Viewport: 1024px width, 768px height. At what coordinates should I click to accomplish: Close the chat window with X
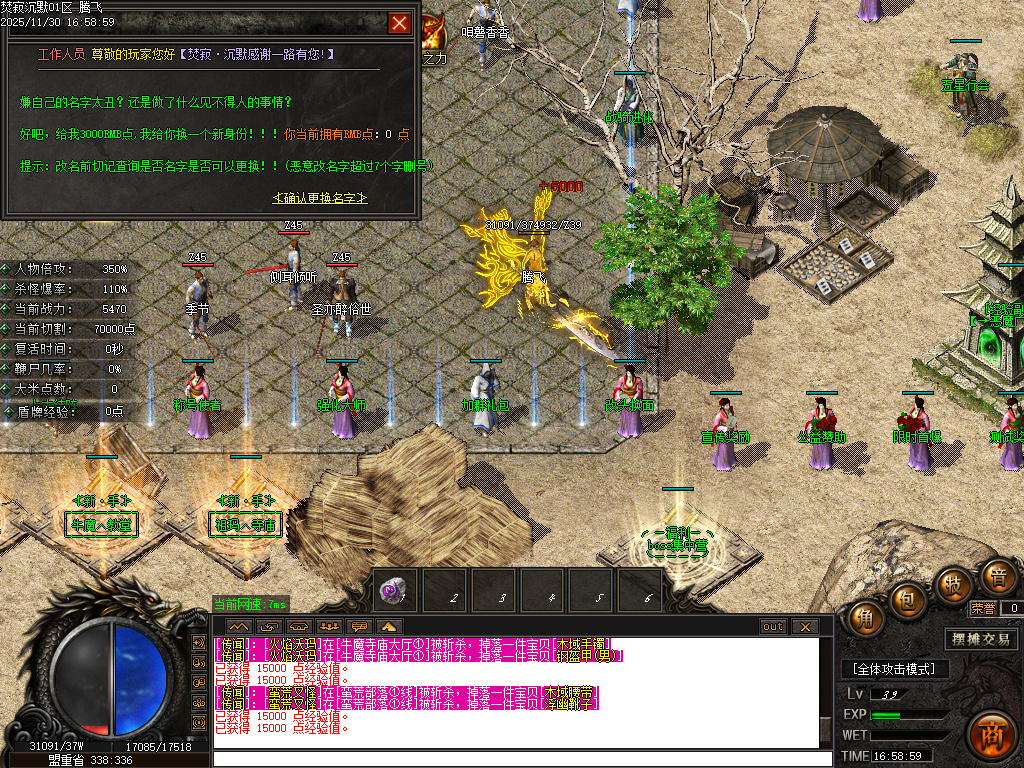(x=805, y=627)
